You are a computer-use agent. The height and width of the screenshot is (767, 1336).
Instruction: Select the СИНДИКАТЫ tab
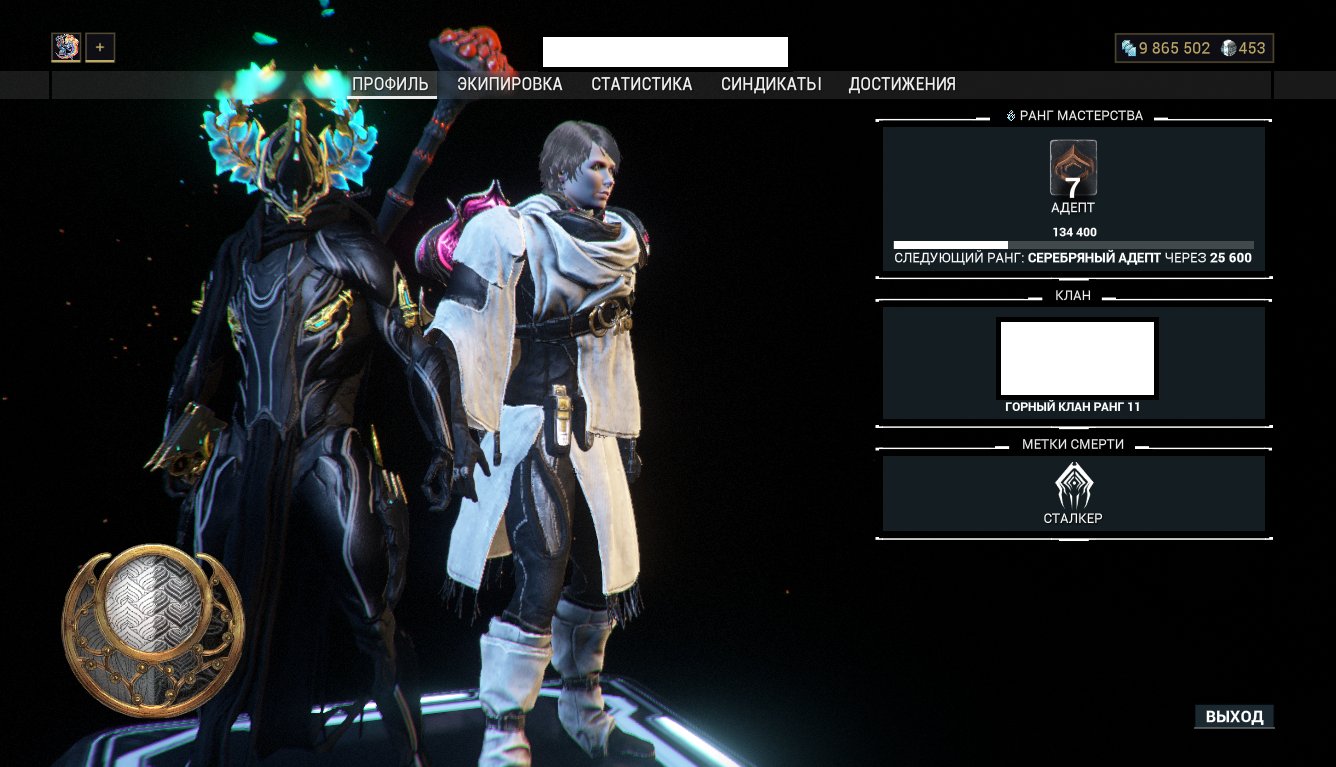pyautogui.click(x=771, y=85)
